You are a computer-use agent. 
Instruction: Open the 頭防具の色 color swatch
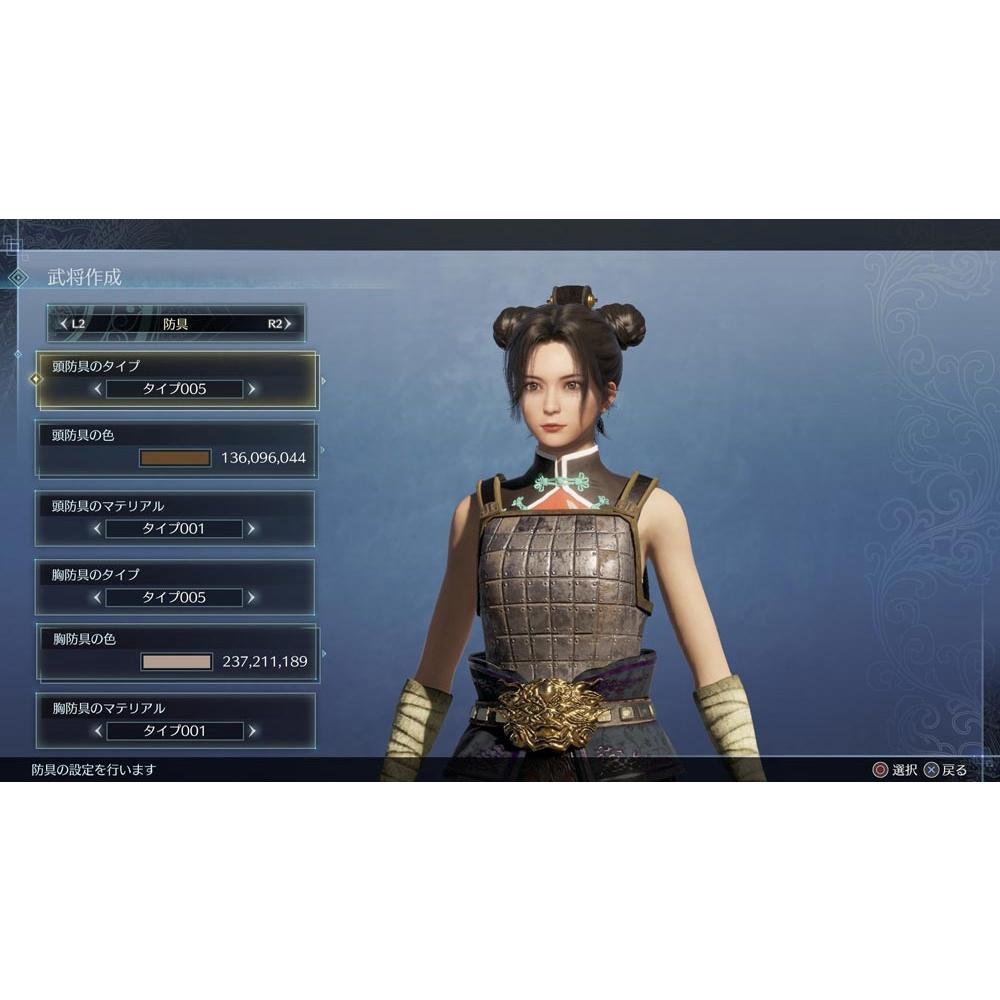(176, 458)
